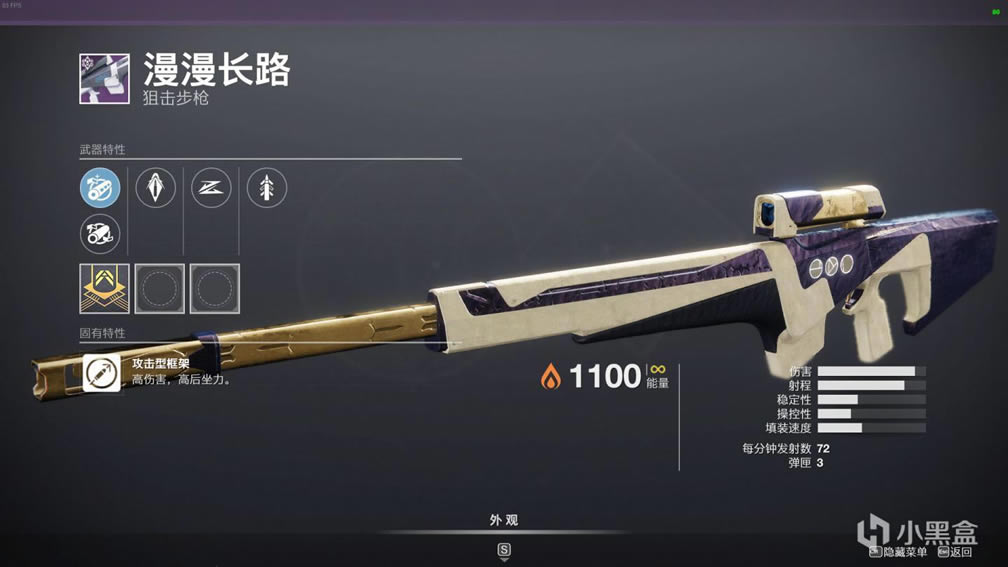The image size is (1008, 567).
Task: Inspect the bullet-shaped magazine perk
Action: 156,187
